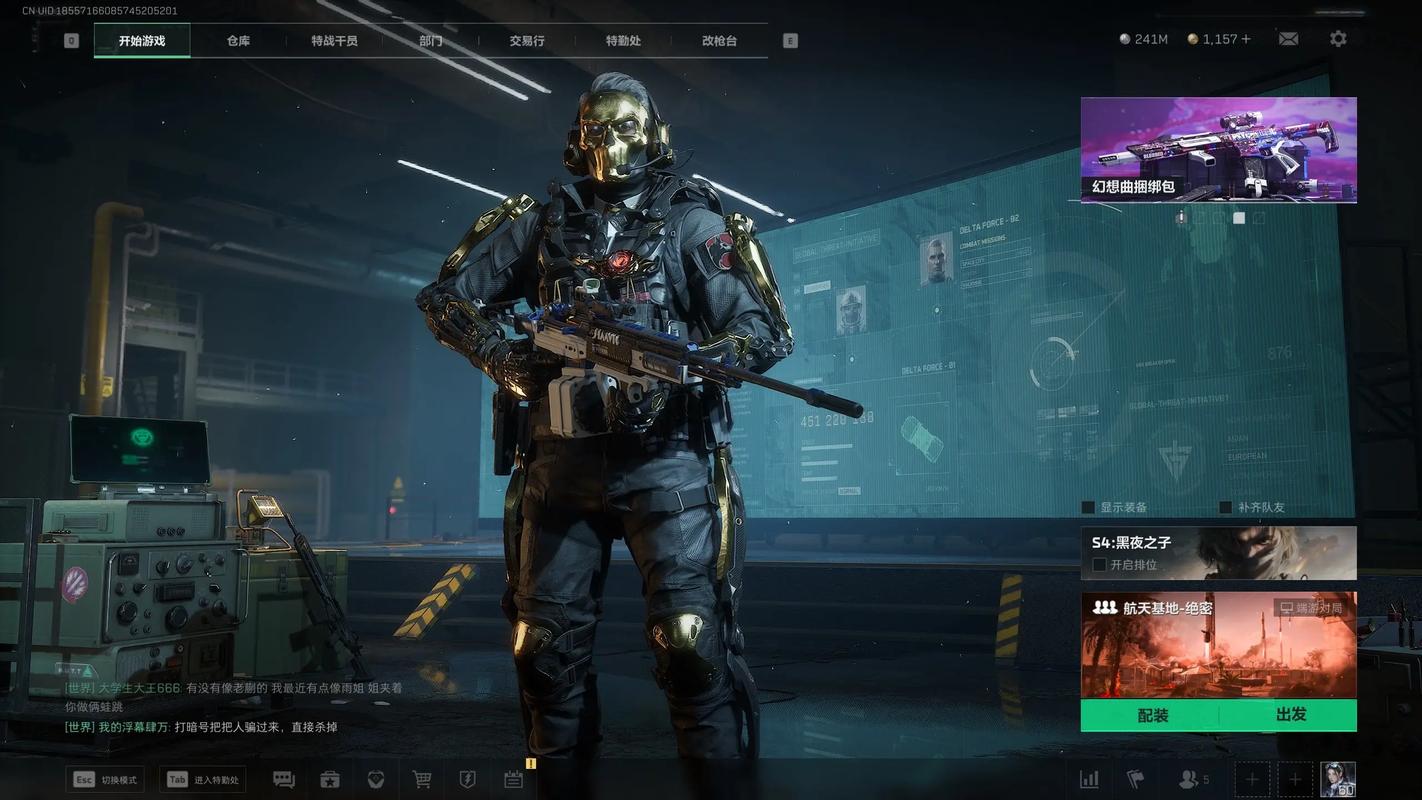
Task: Check the 开启排位 ranked option
Action: click(x=1098, y=565)
